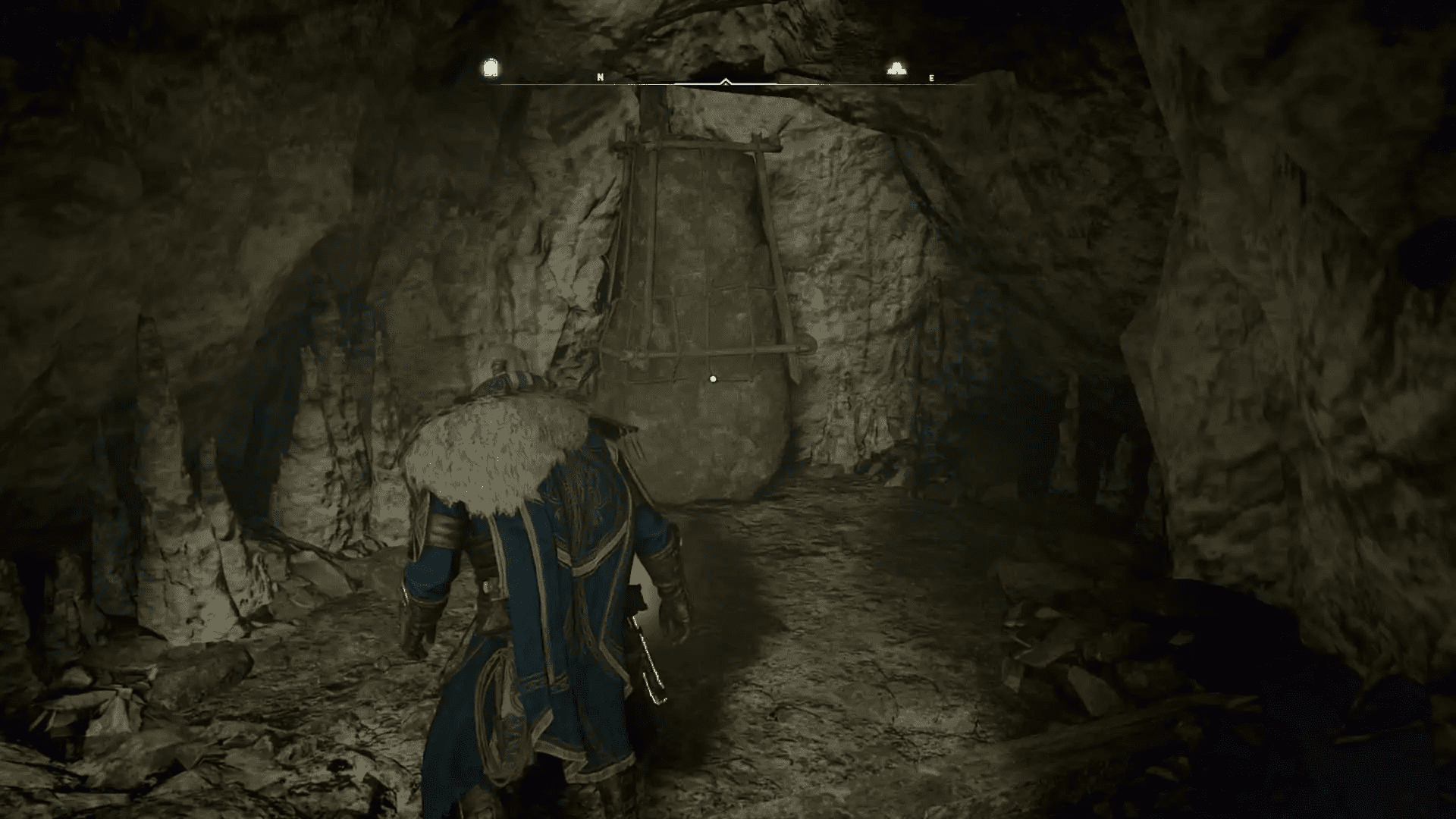This screenshot has width=1456, height=819.
Task: Click the center notch of the compass bar
Action: coord(727,83)
